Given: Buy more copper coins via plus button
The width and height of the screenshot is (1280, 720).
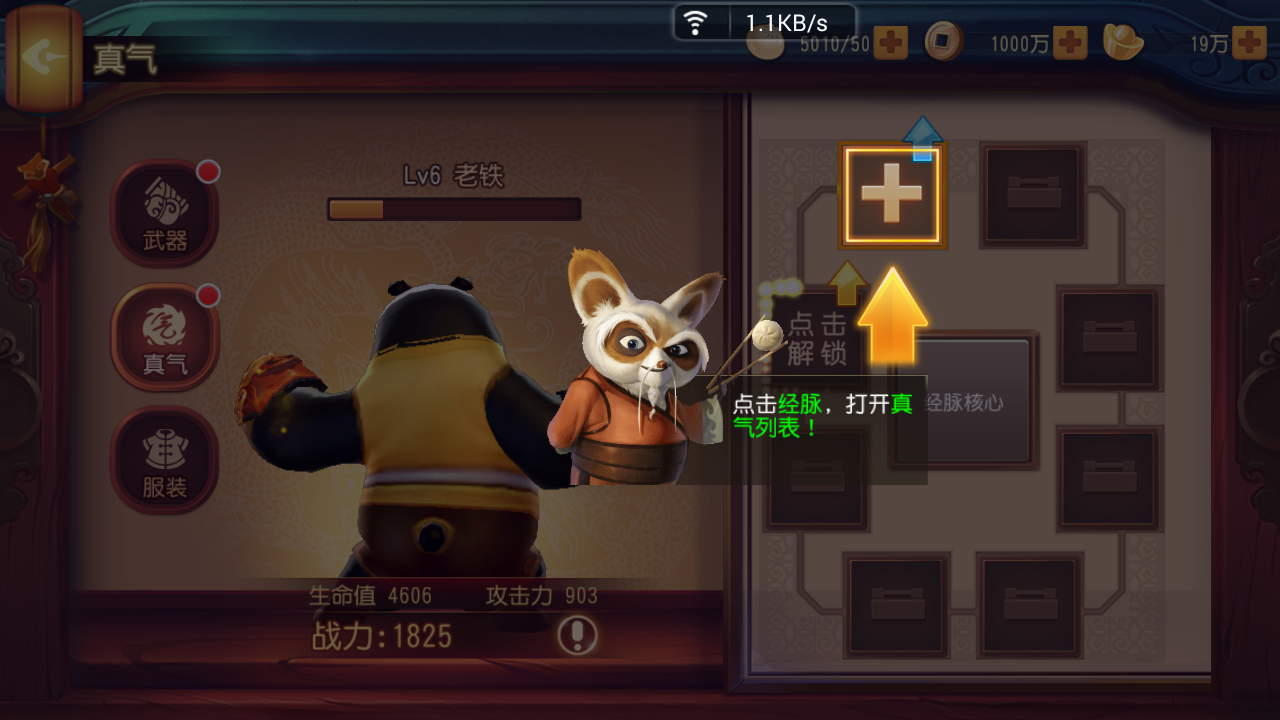Looking at the screenshot, I should pyautogui.click(x=1070, y=43).
